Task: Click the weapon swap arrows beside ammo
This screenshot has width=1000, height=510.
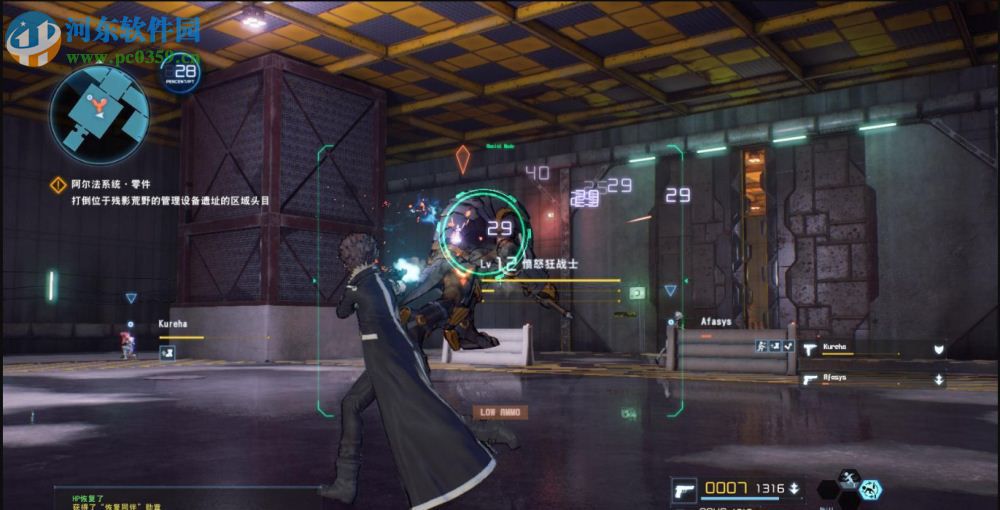Action: pos(794,489)
